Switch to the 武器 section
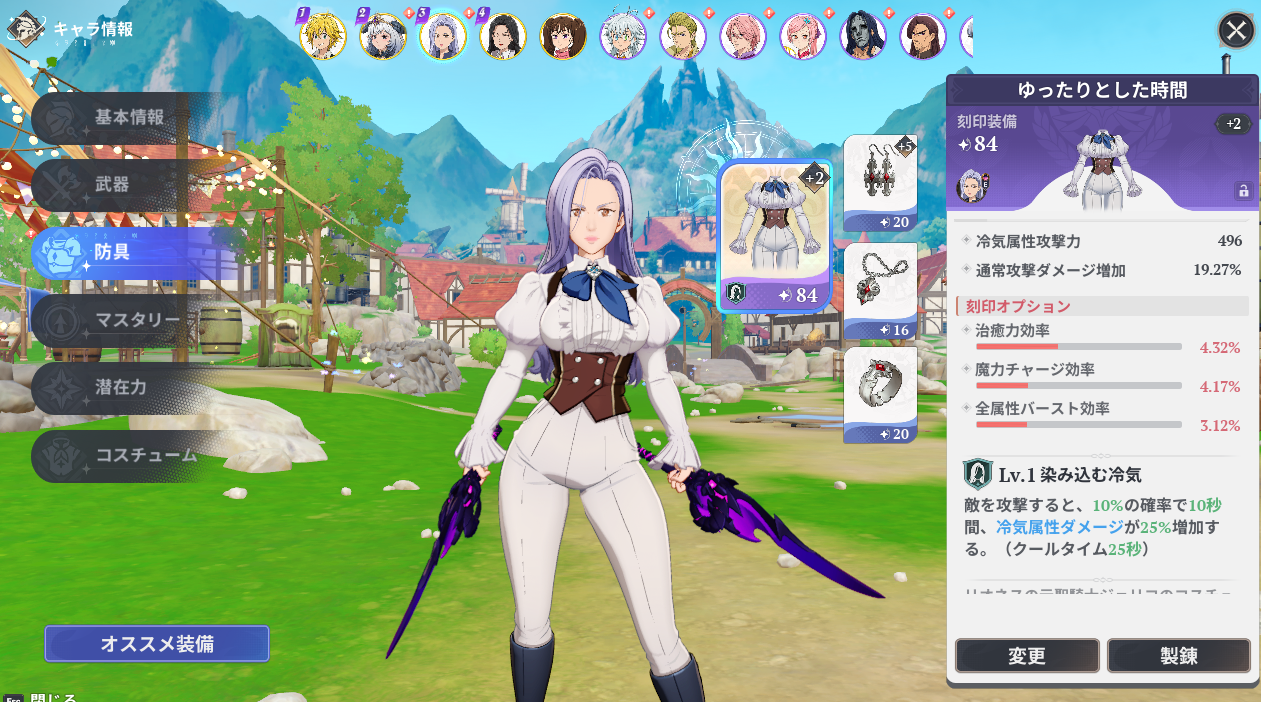The image size is (1261, 702). click(x=112, y=185)
